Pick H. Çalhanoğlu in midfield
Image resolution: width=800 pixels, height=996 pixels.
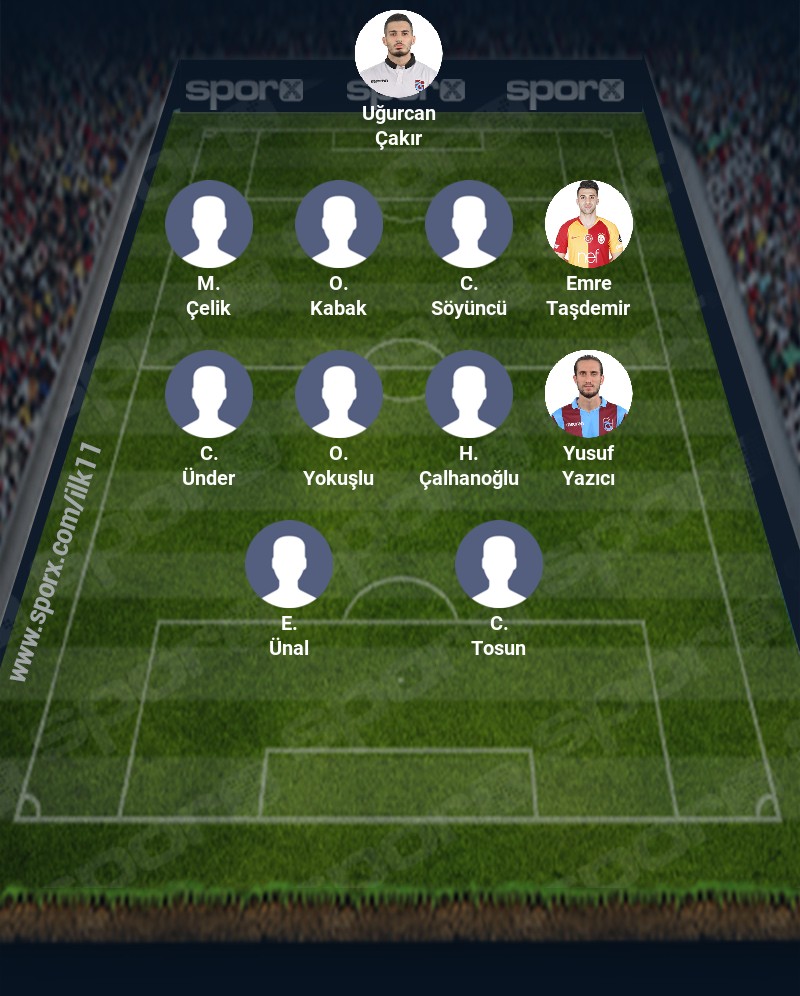(x=468, y=394)
